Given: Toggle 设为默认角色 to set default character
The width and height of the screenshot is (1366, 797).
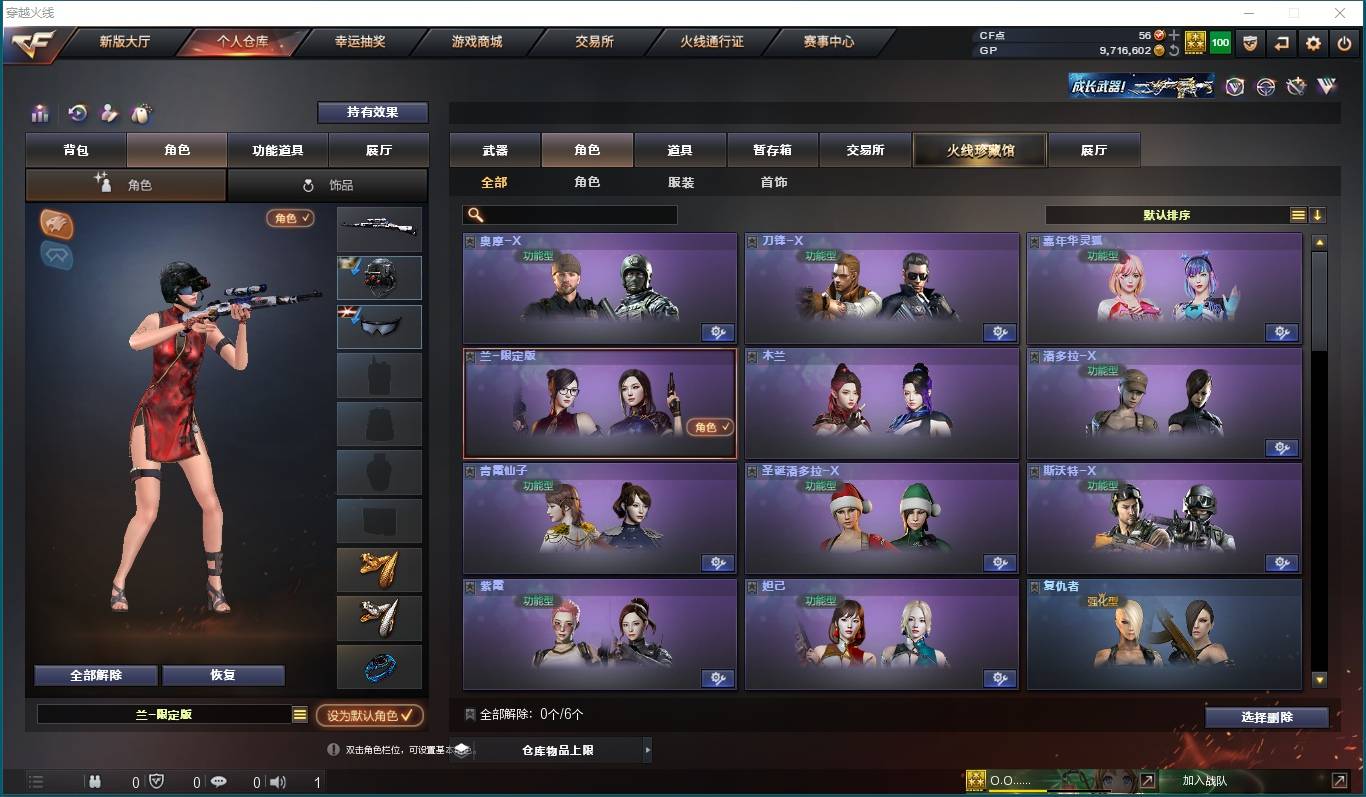Looking at the screenshot, I should [369, 715].
